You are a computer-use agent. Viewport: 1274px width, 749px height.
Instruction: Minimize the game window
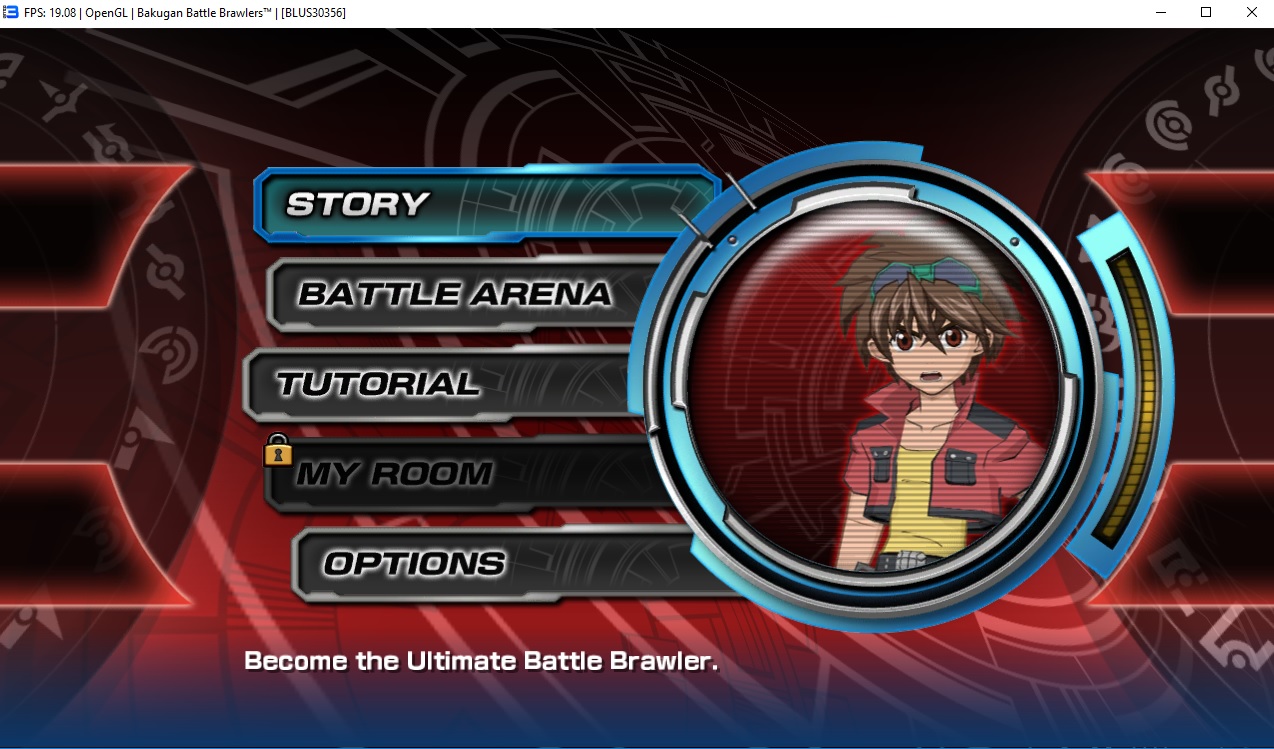click(1160, 13)
